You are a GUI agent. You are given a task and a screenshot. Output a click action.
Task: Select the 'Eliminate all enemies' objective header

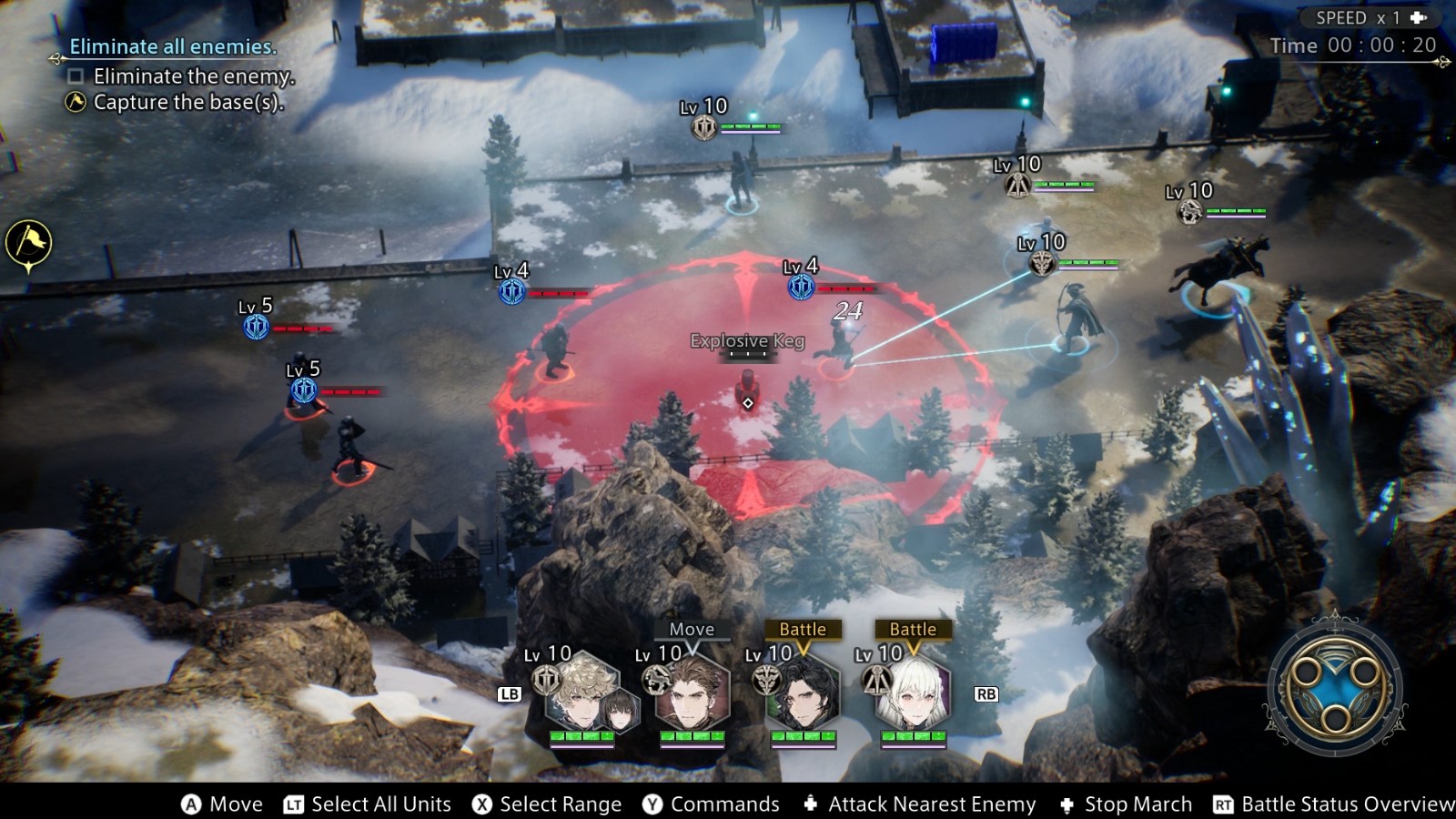pos(173,46)
